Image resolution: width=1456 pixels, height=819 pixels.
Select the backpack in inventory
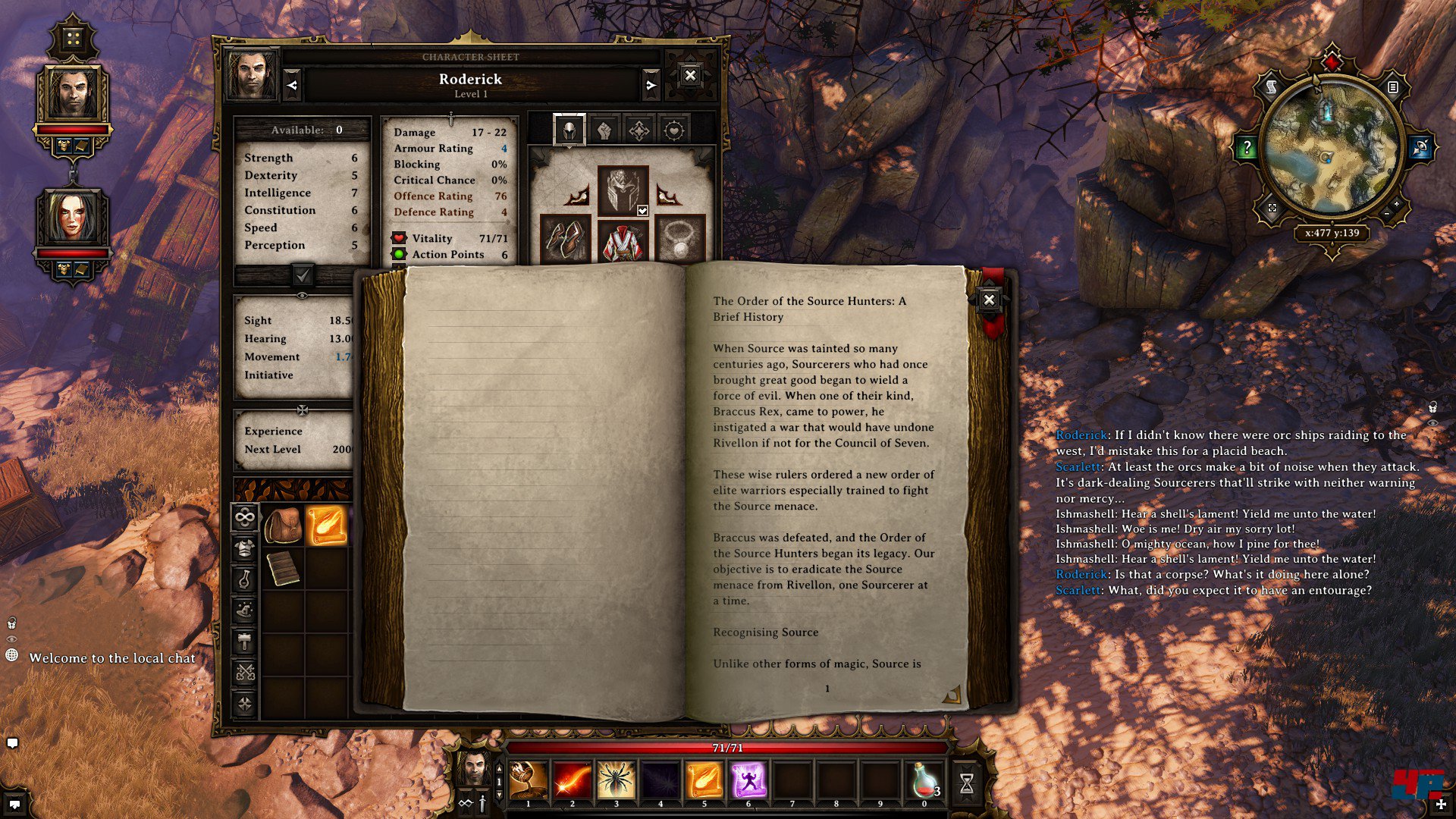[x=283, y=525]
